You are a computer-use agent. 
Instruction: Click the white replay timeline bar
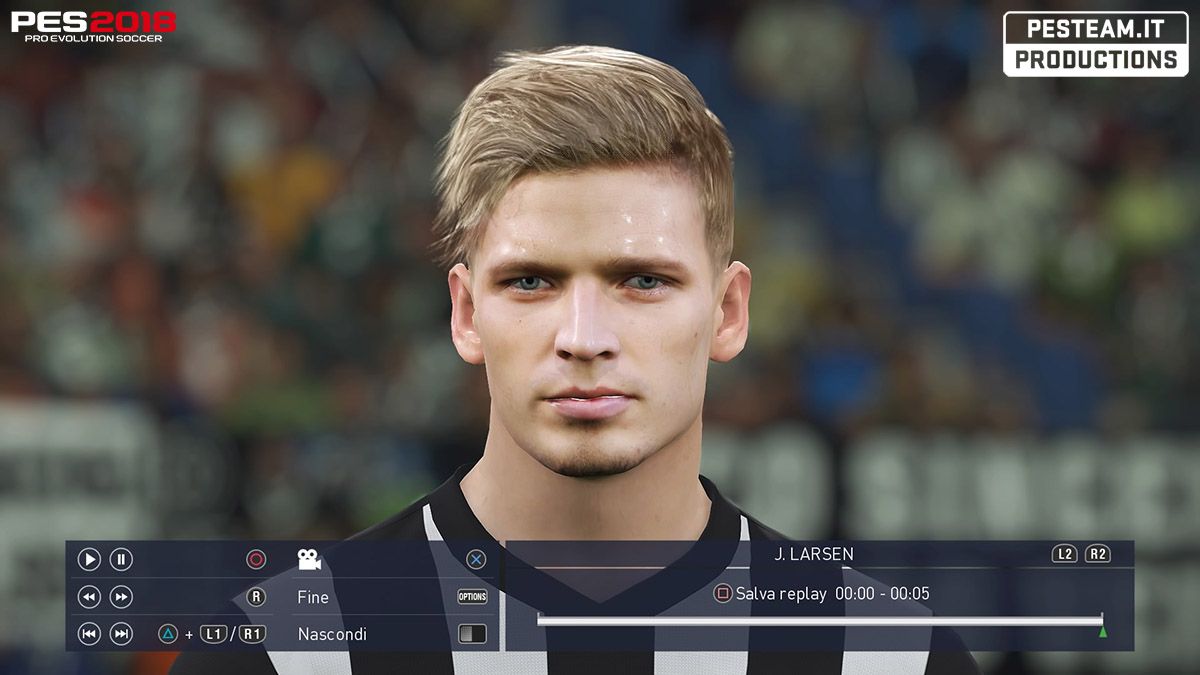pyautogui.click(x=819, y=620)
